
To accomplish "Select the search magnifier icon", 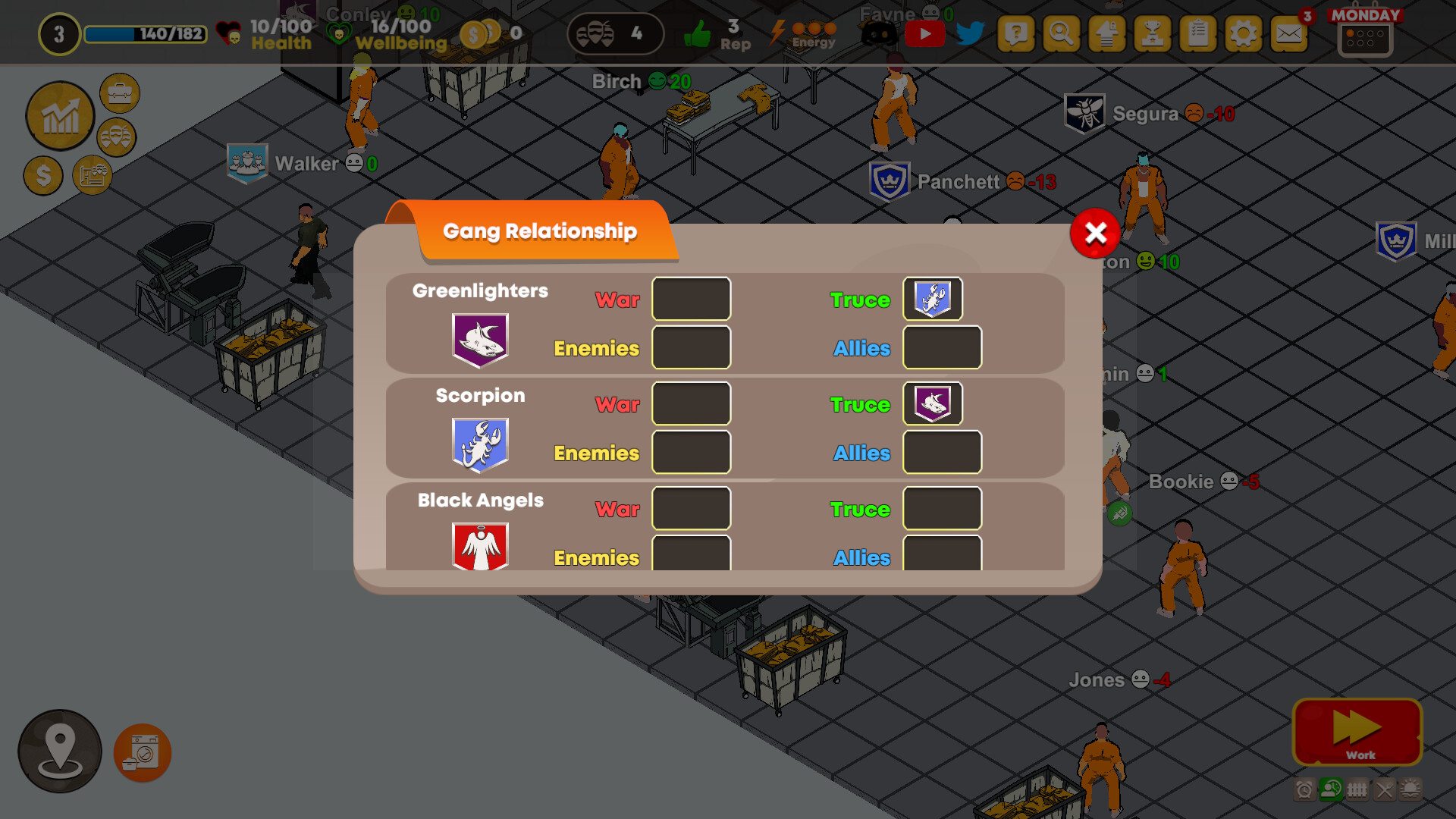I will [1061, 34].
